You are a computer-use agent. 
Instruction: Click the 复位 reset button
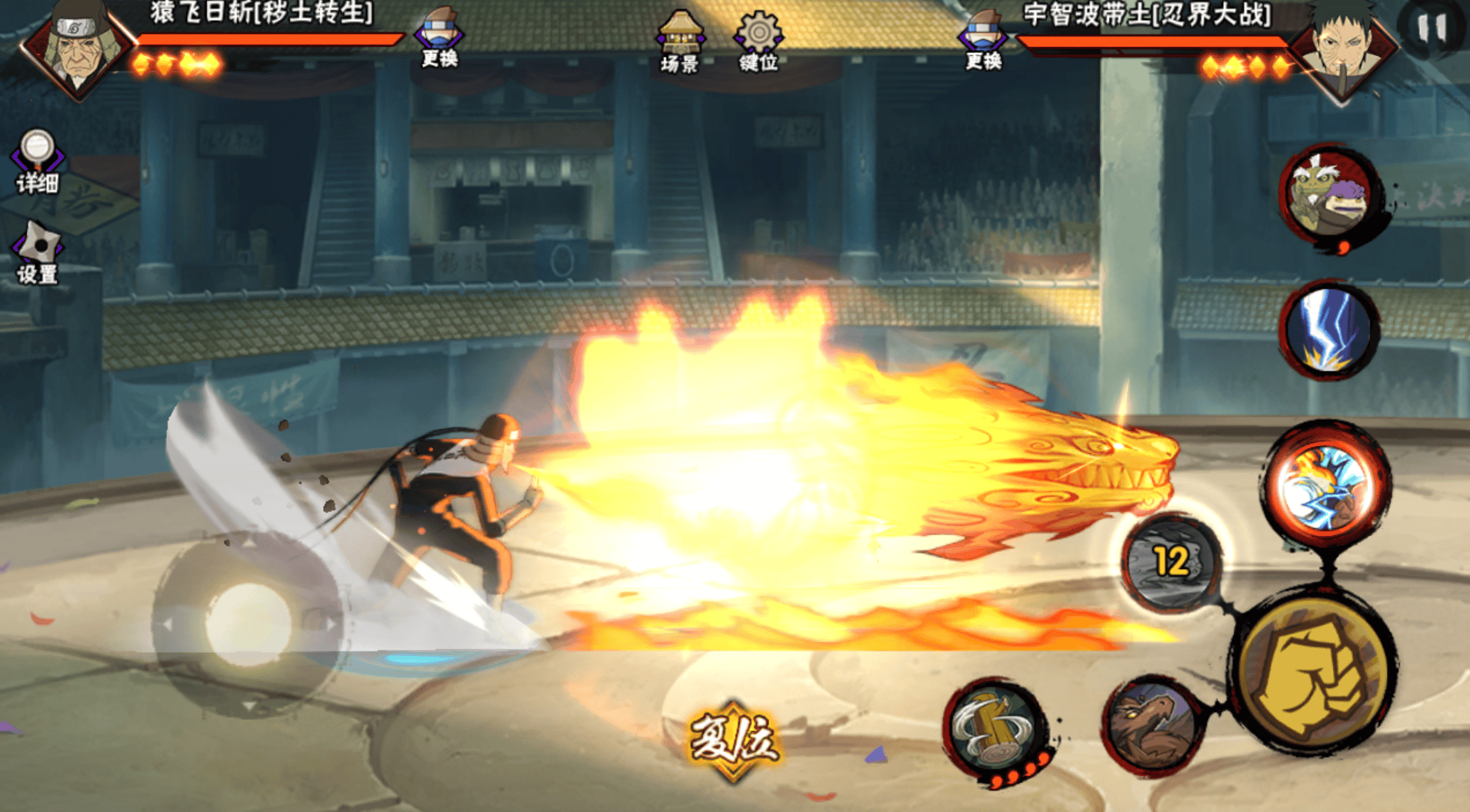[x=733, y=741]
